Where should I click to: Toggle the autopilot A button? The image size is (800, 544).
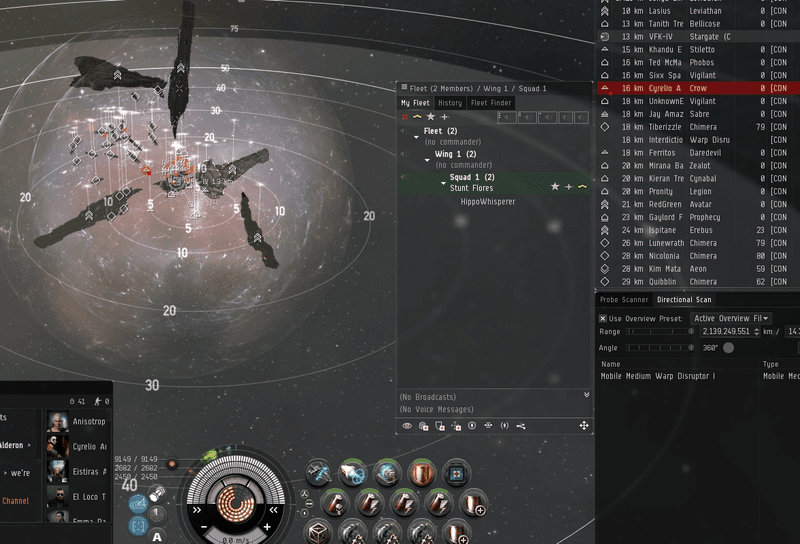tap(156, 537)
